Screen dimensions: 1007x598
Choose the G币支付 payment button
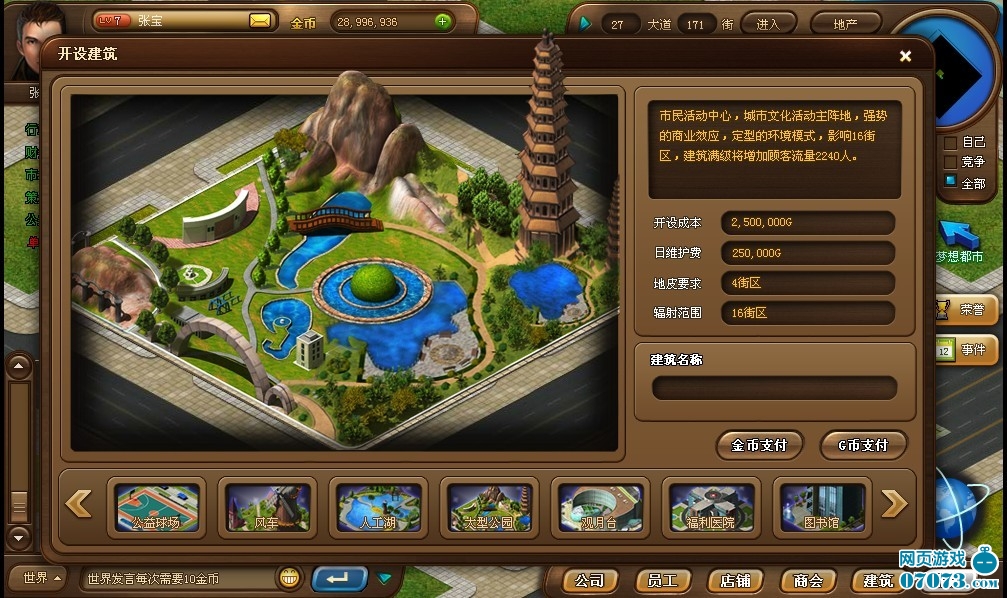(863, 445)
